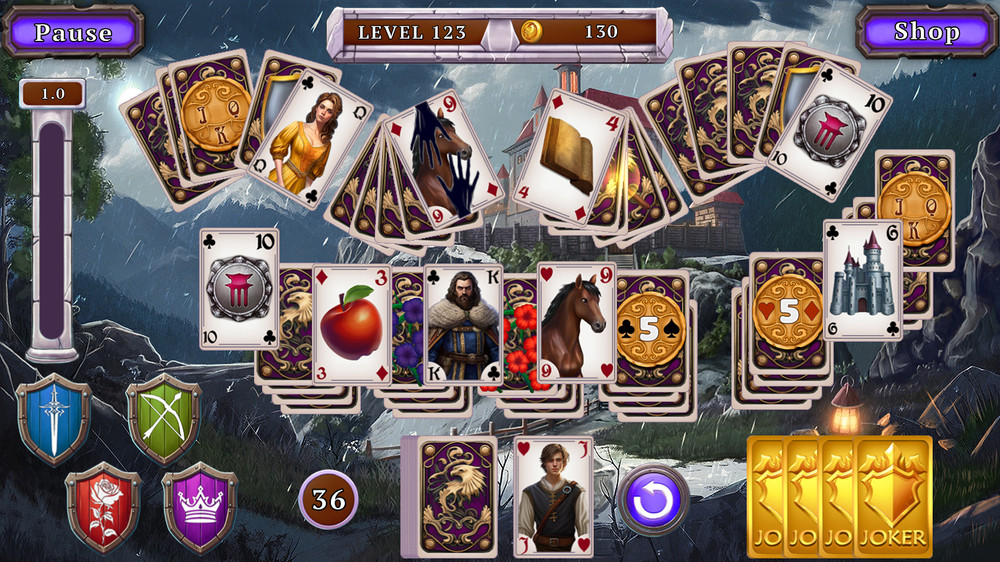Image resolution: width=1000 pixels, height=562 pixels.
Task: Activate the green bow shield power-up
Action: click(x=163, y=419)
